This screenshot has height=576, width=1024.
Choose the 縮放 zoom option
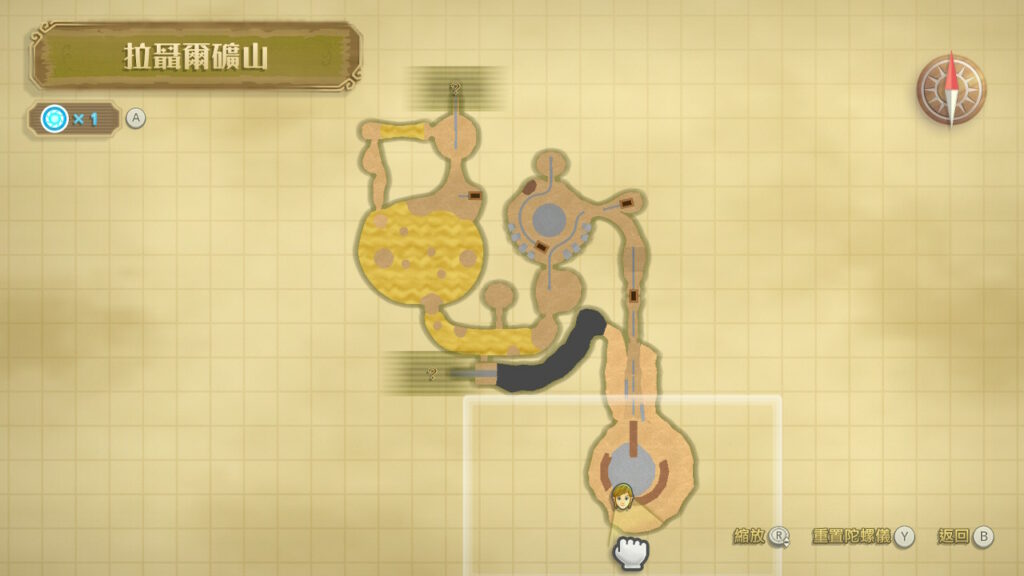pyautogui.click(x=760, y=537)
